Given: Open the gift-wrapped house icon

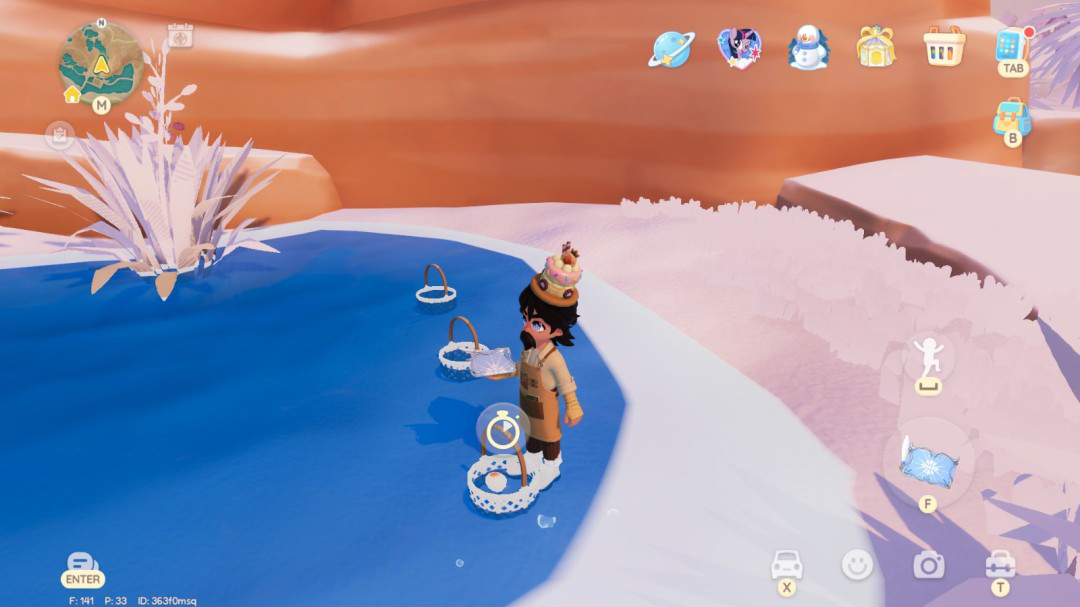Looking at the screenshot, I should pos(875,47).
